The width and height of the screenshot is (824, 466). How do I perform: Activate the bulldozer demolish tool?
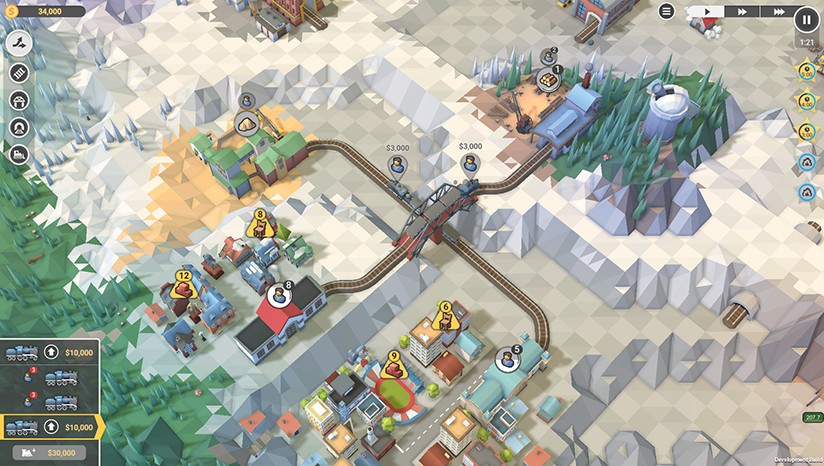pyautogui.click(x=19, y=154)
